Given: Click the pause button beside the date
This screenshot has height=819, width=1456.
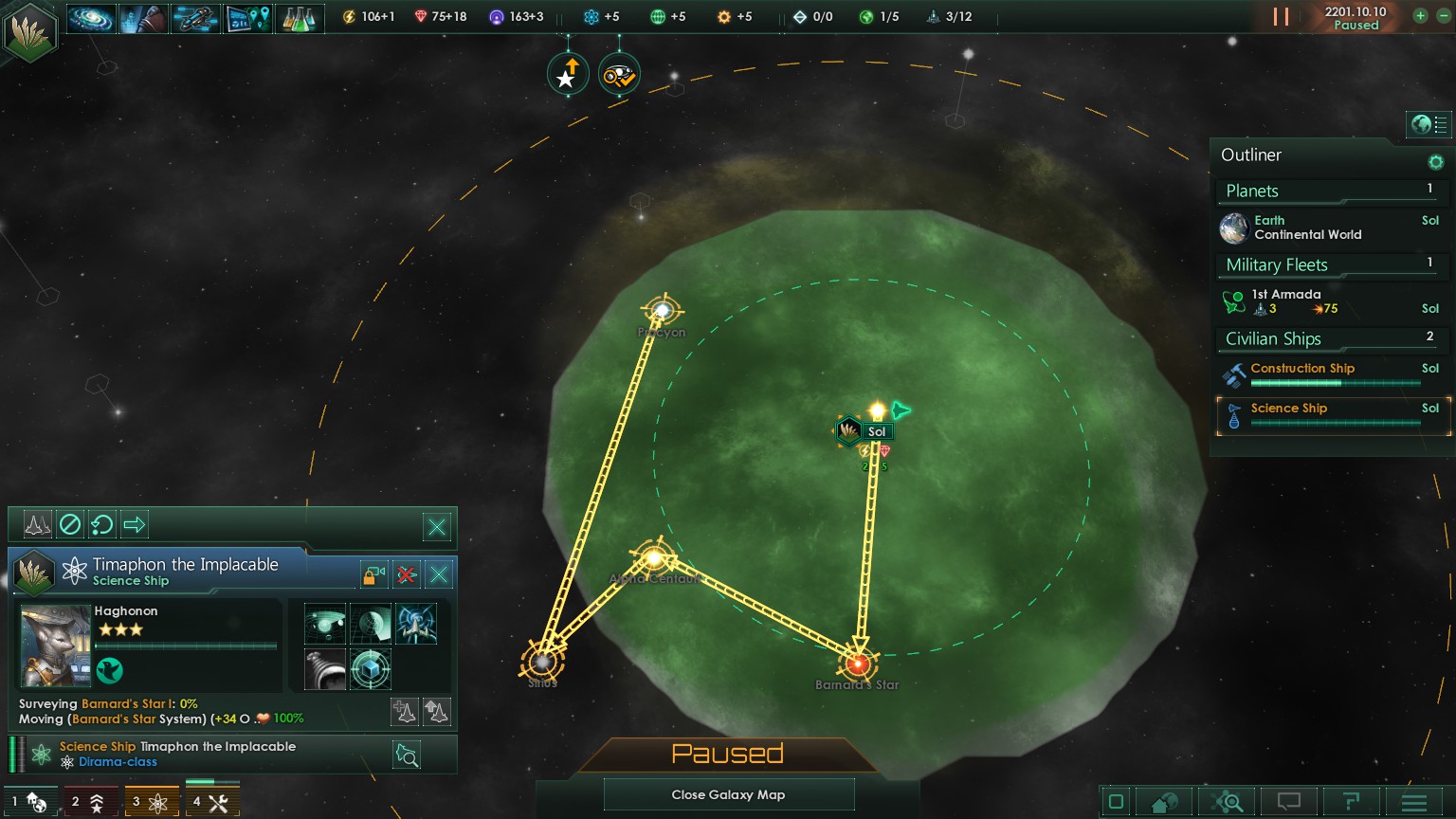Looking at the screenshot, I should (x=1281, y=17).
